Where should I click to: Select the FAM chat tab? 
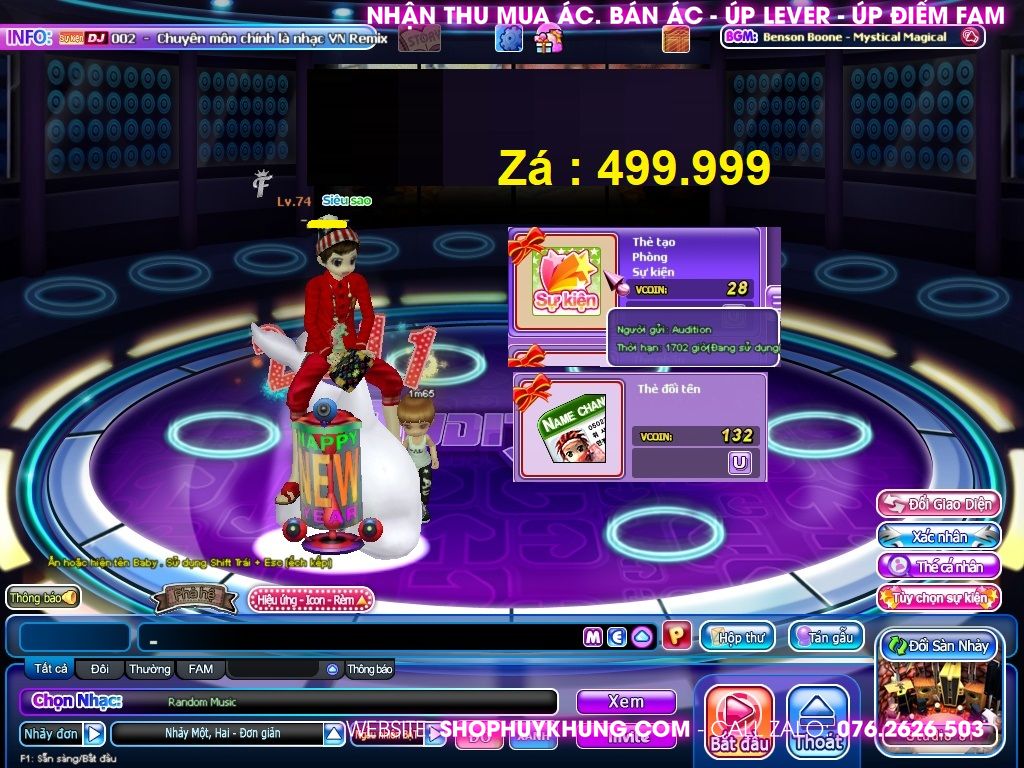click(200, 669)
